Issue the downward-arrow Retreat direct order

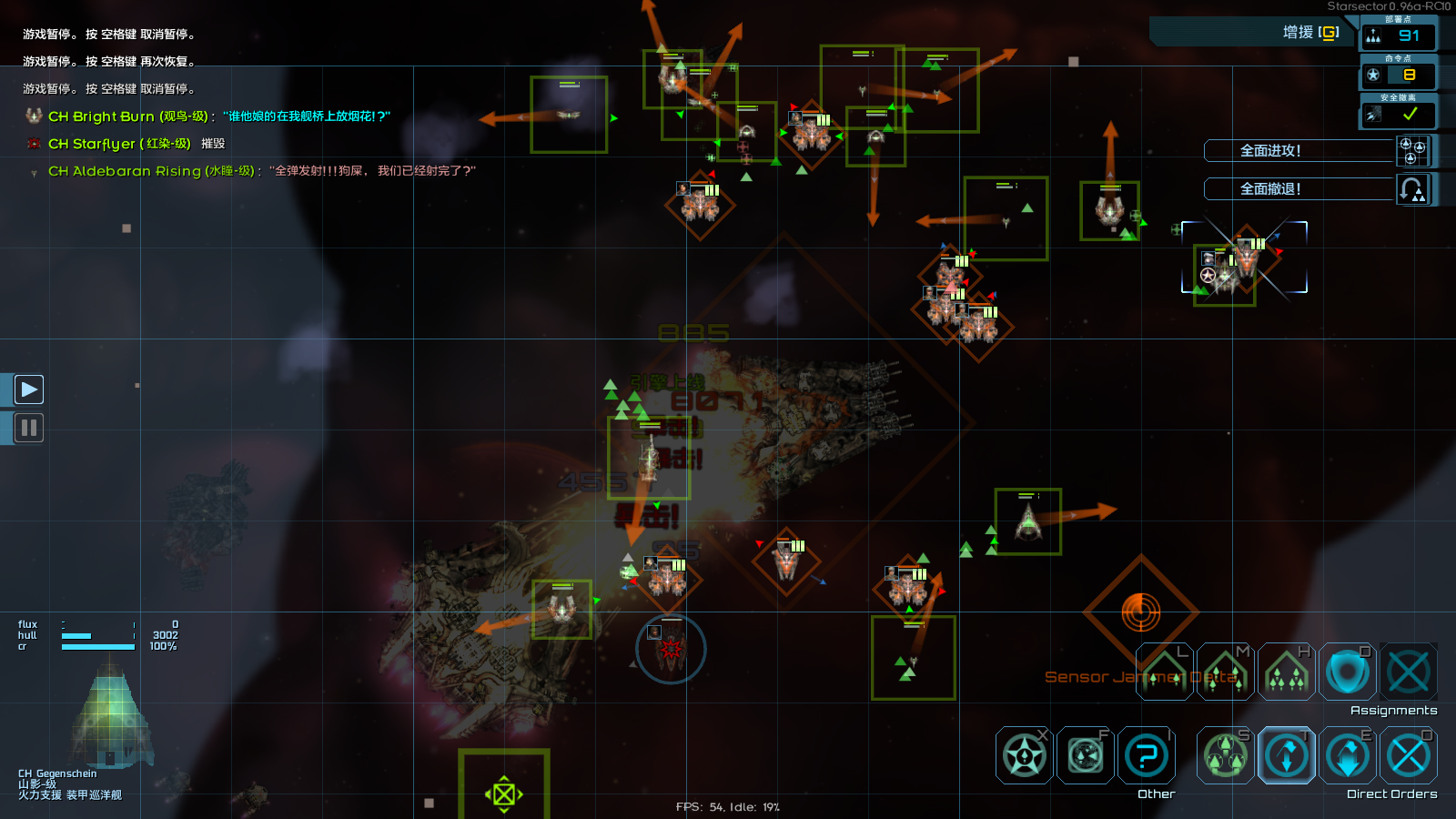tap(1348, 755)
